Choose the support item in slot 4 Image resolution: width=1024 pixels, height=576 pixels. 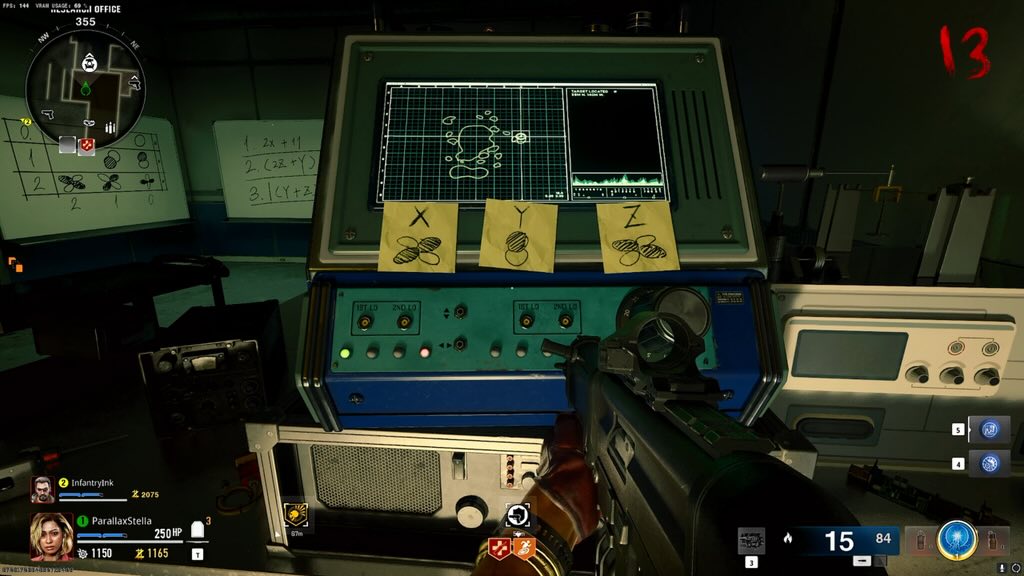988,463
